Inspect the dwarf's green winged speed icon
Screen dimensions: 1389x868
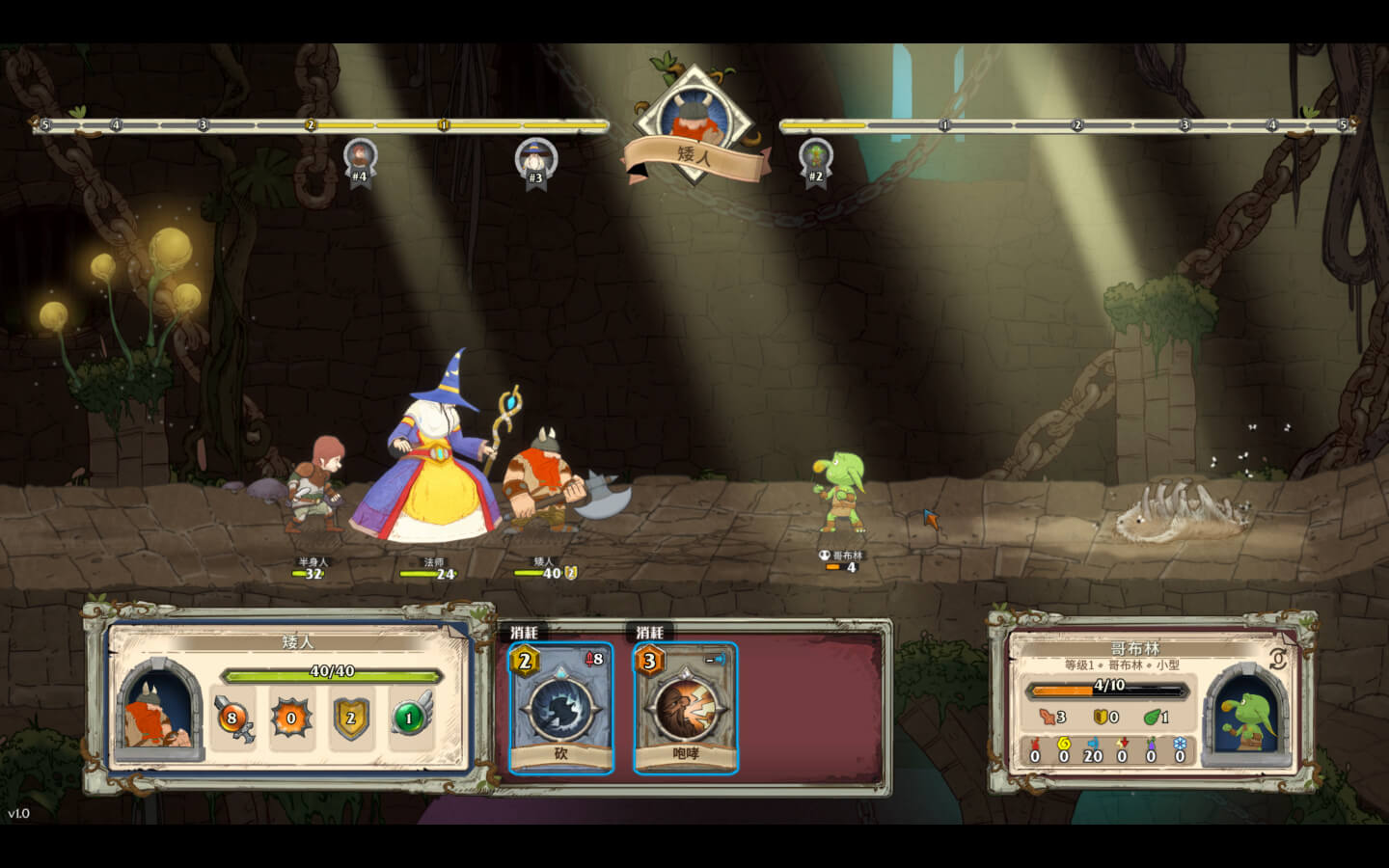(x=410, y=718)
